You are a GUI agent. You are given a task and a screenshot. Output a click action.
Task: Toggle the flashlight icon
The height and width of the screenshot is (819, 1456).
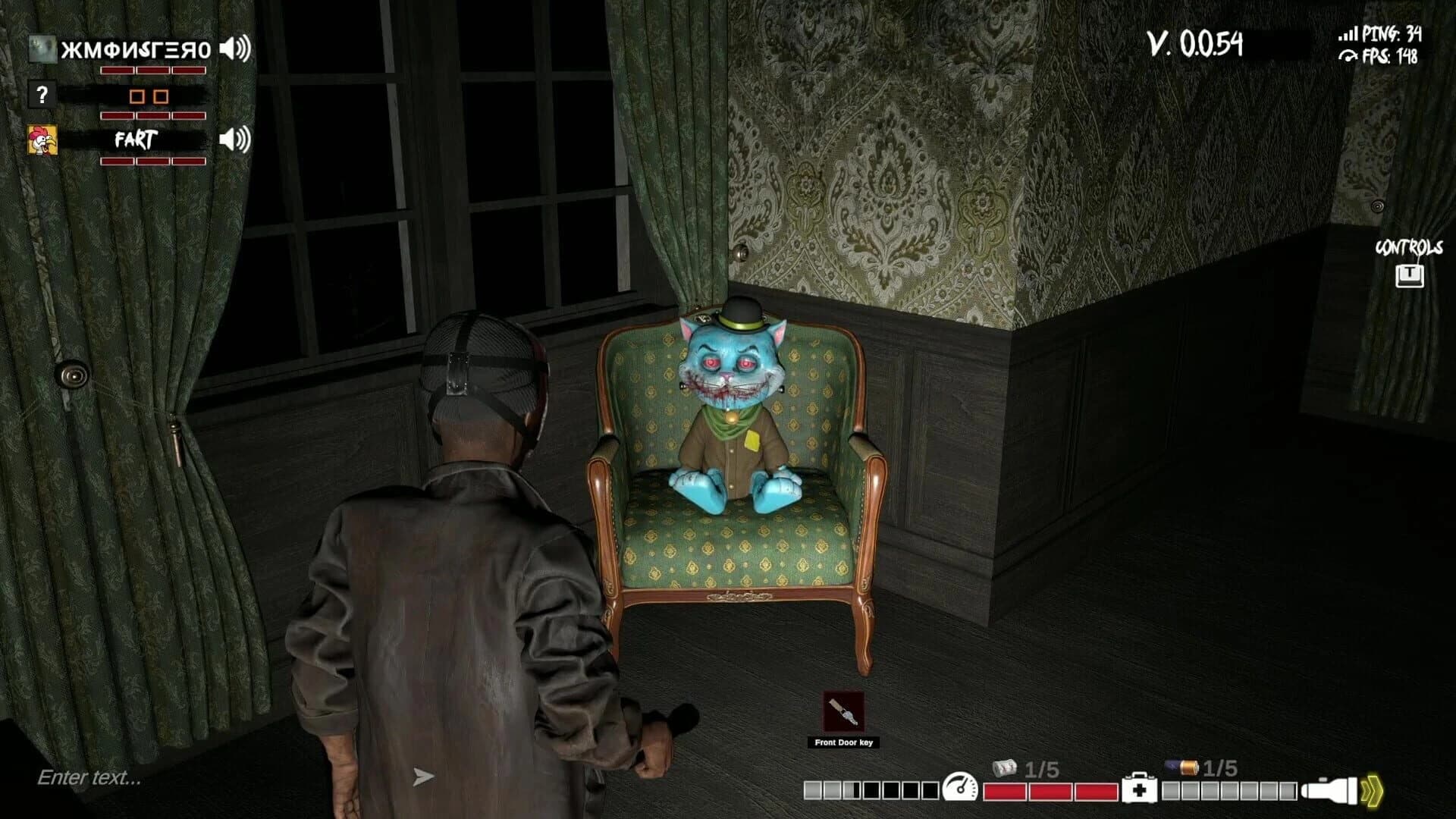point(1329,789)
